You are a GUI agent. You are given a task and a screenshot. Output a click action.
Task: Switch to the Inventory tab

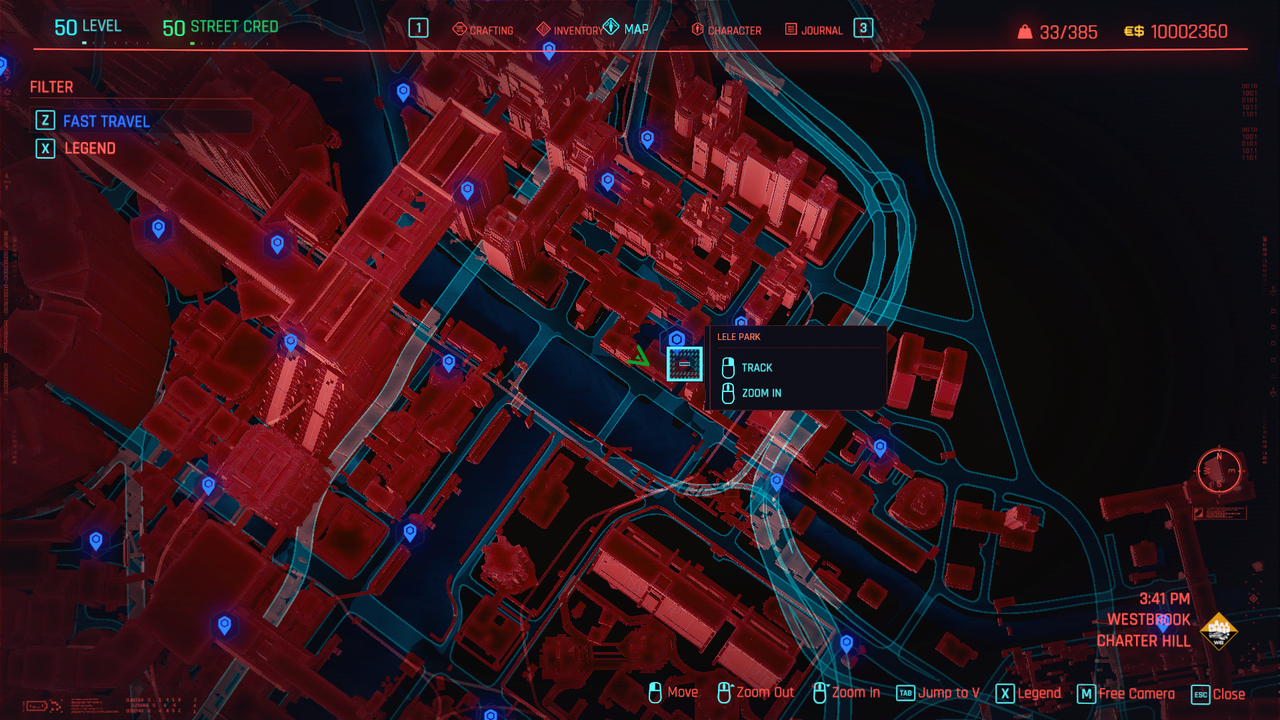pos(570,30)
